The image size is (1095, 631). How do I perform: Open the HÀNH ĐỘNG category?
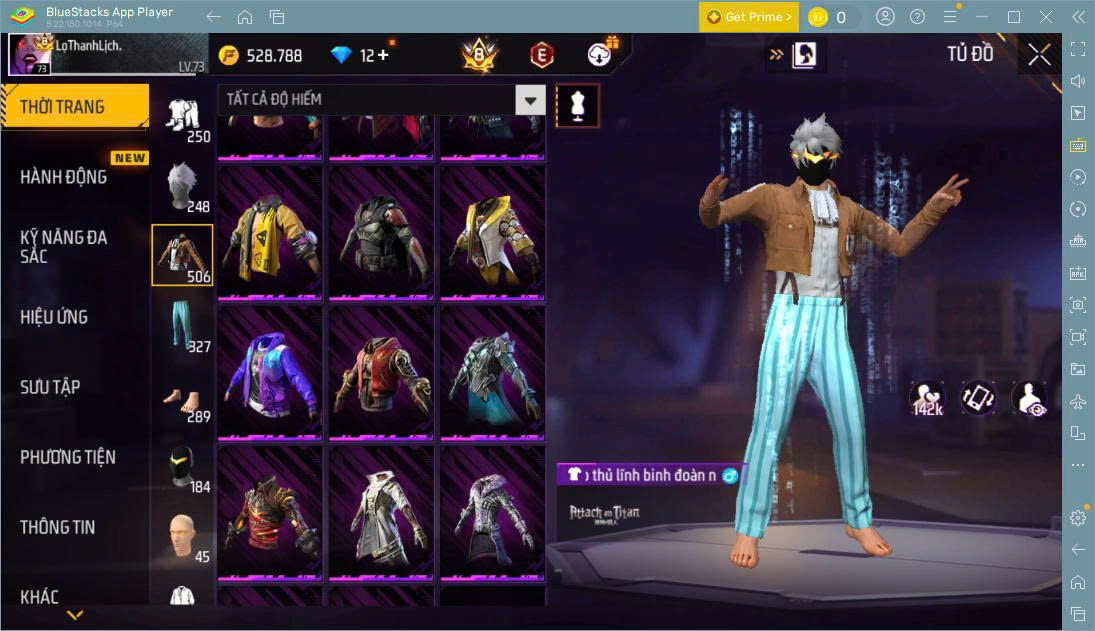coord(64,177)
